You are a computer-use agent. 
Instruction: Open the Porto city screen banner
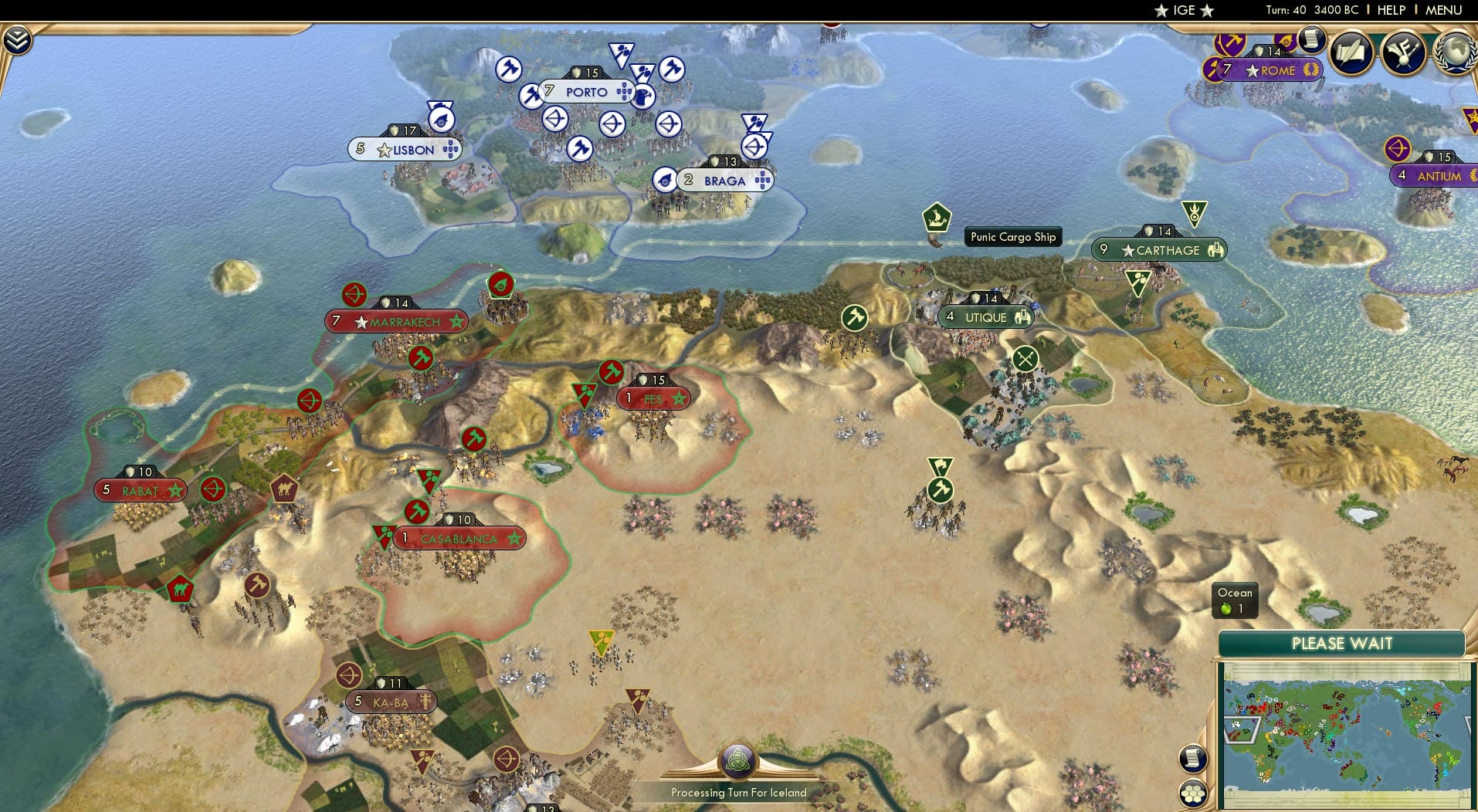coord(587,91)
